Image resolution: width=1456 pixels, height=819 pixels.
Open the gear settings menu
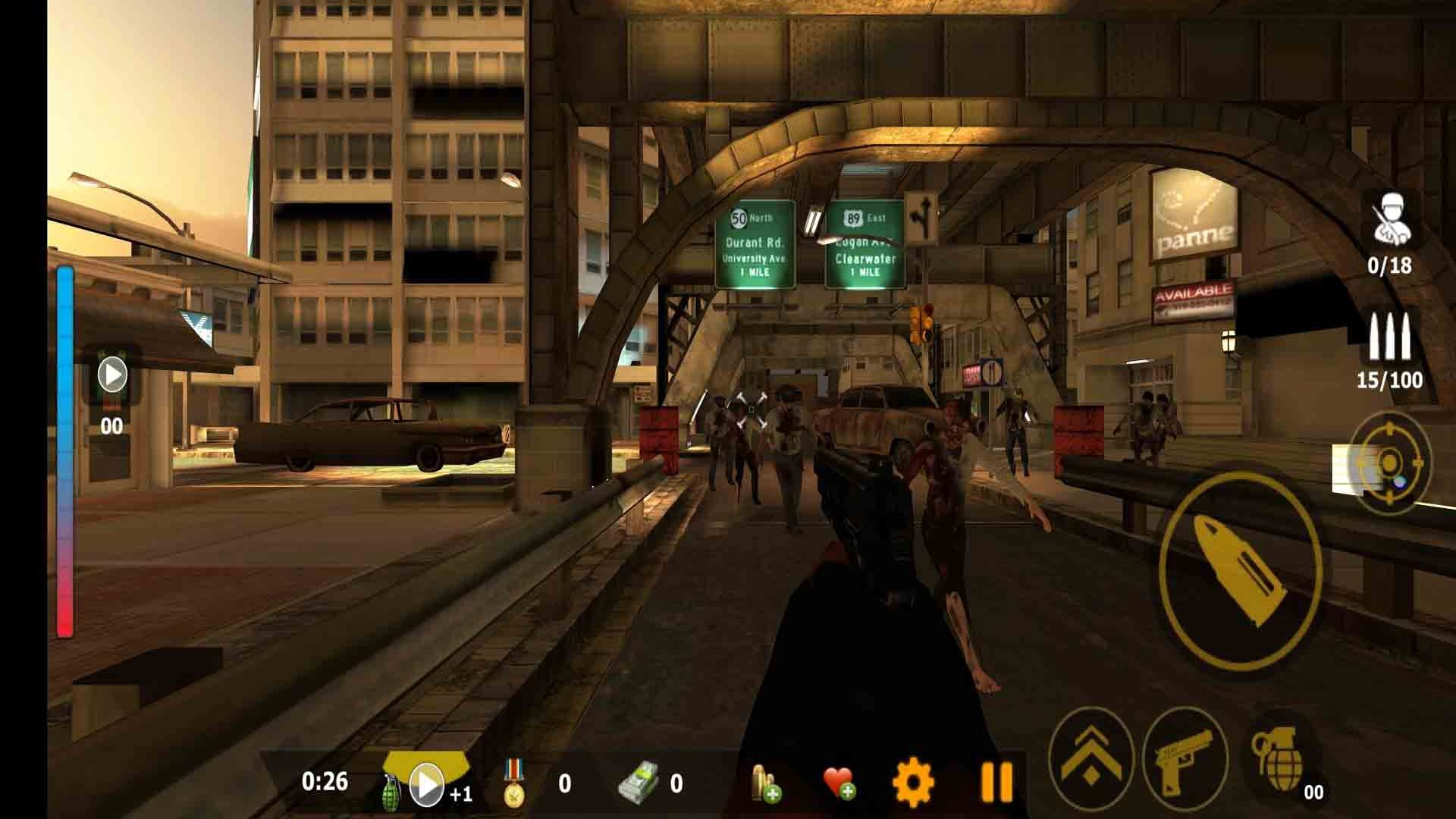point(913,782)
